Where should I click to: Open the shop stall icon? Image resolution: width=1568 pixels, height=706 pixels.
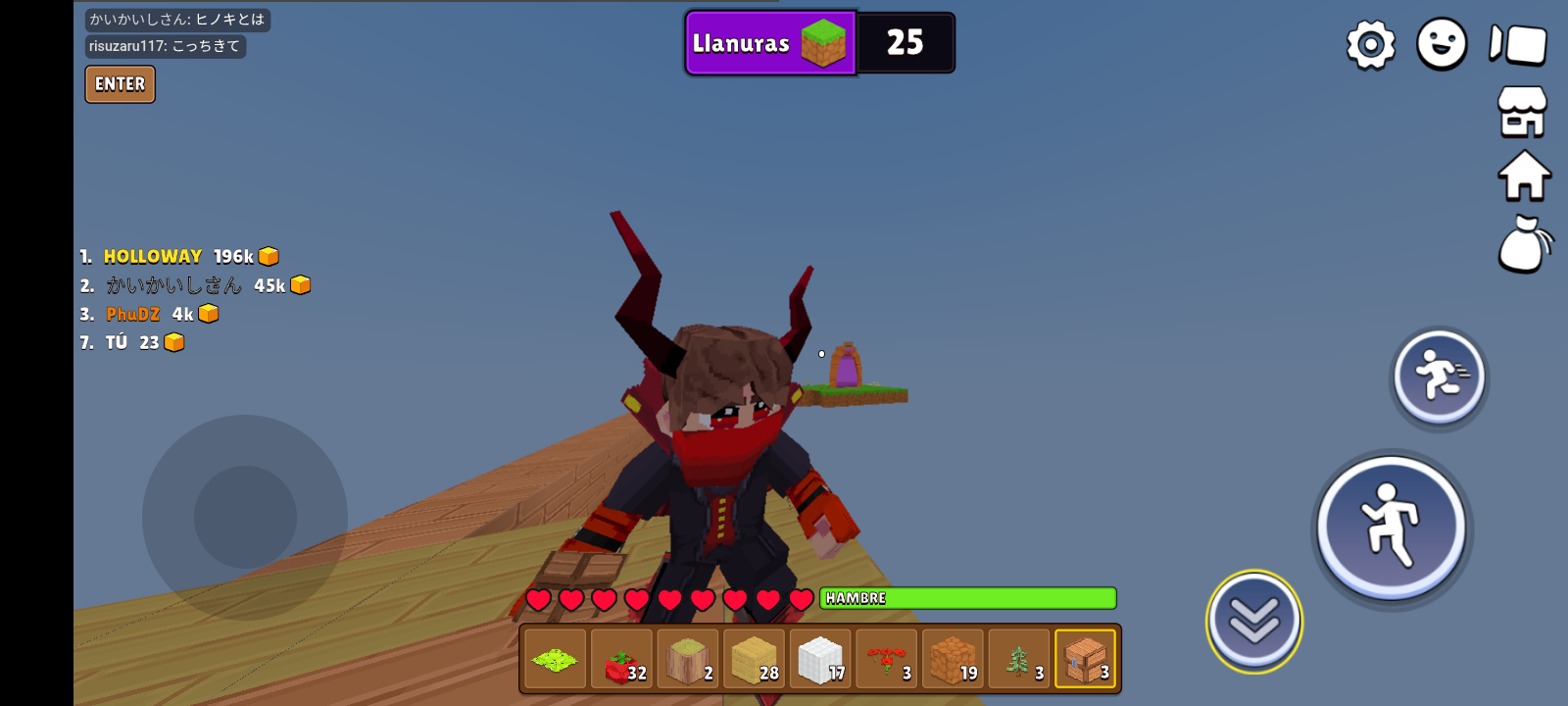[1522, 111]
